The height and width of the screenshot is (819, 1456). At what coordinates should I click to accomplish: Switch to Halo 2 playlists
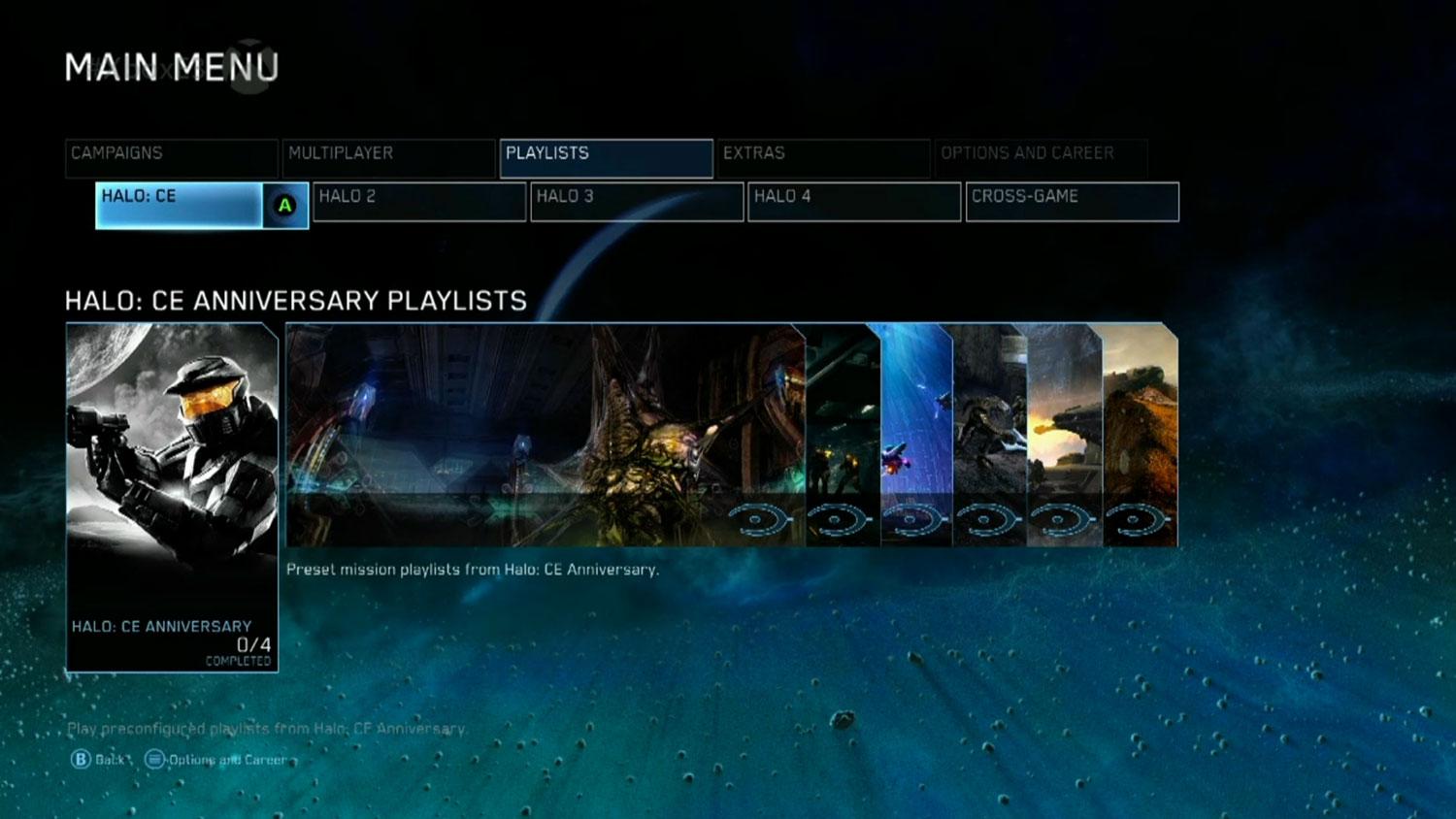pyautogui.click(x=419, y=202)
